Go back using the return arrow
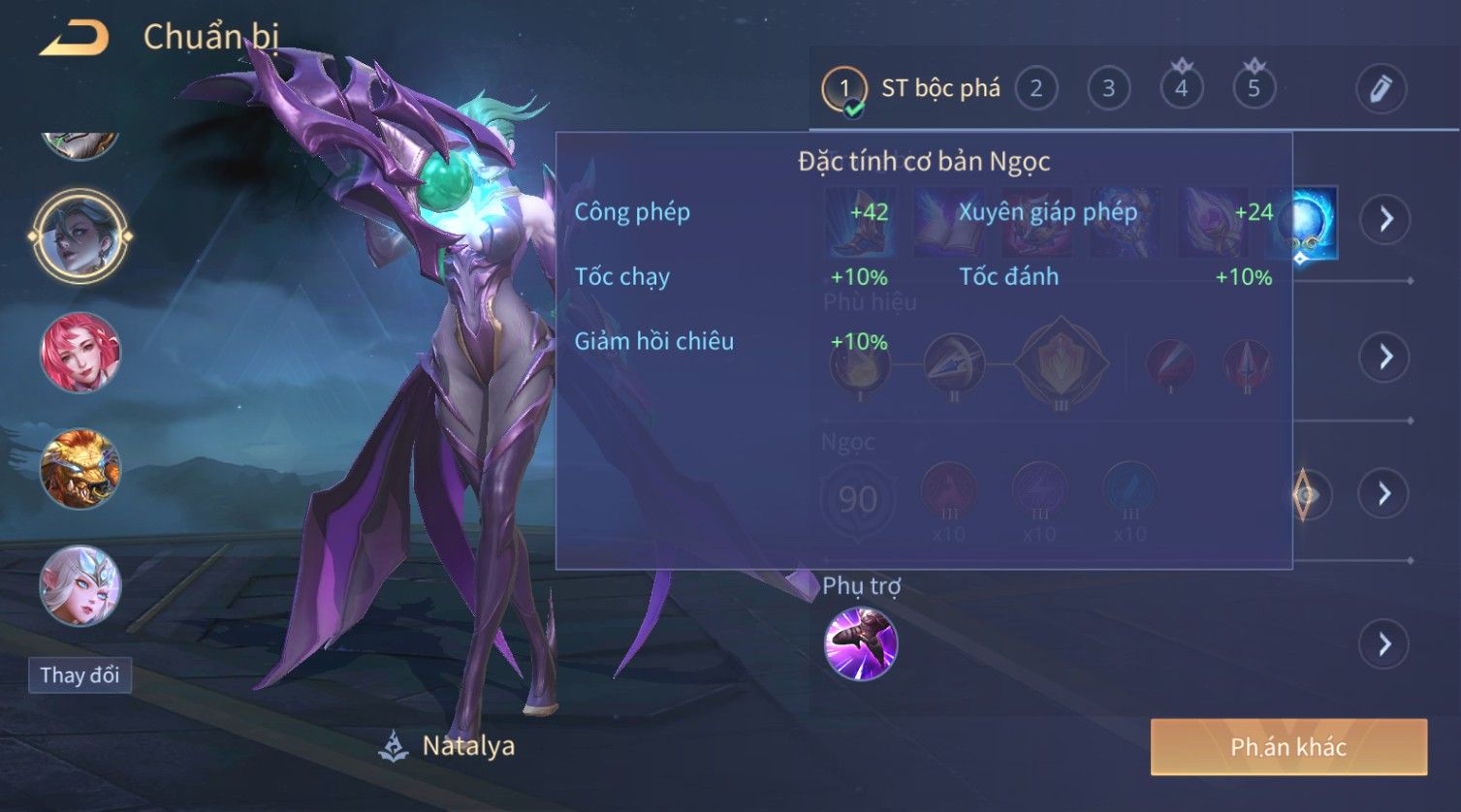 [x=74, y=39]
